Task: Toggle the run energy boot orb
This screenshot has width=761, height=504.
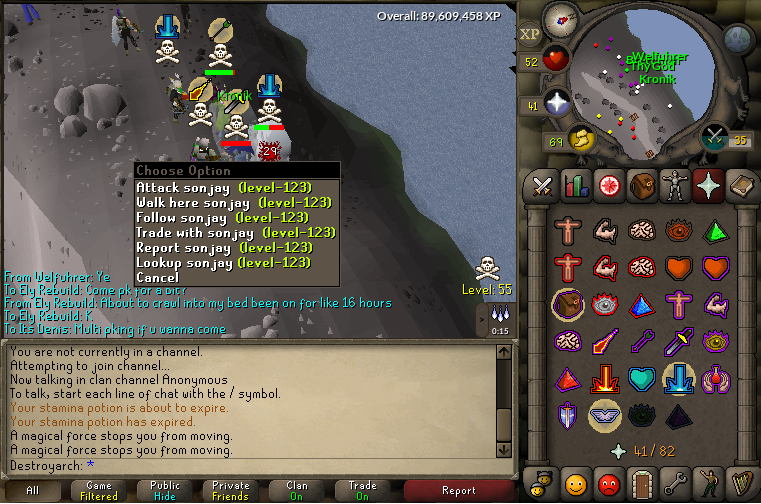Action: coord(580,137)
